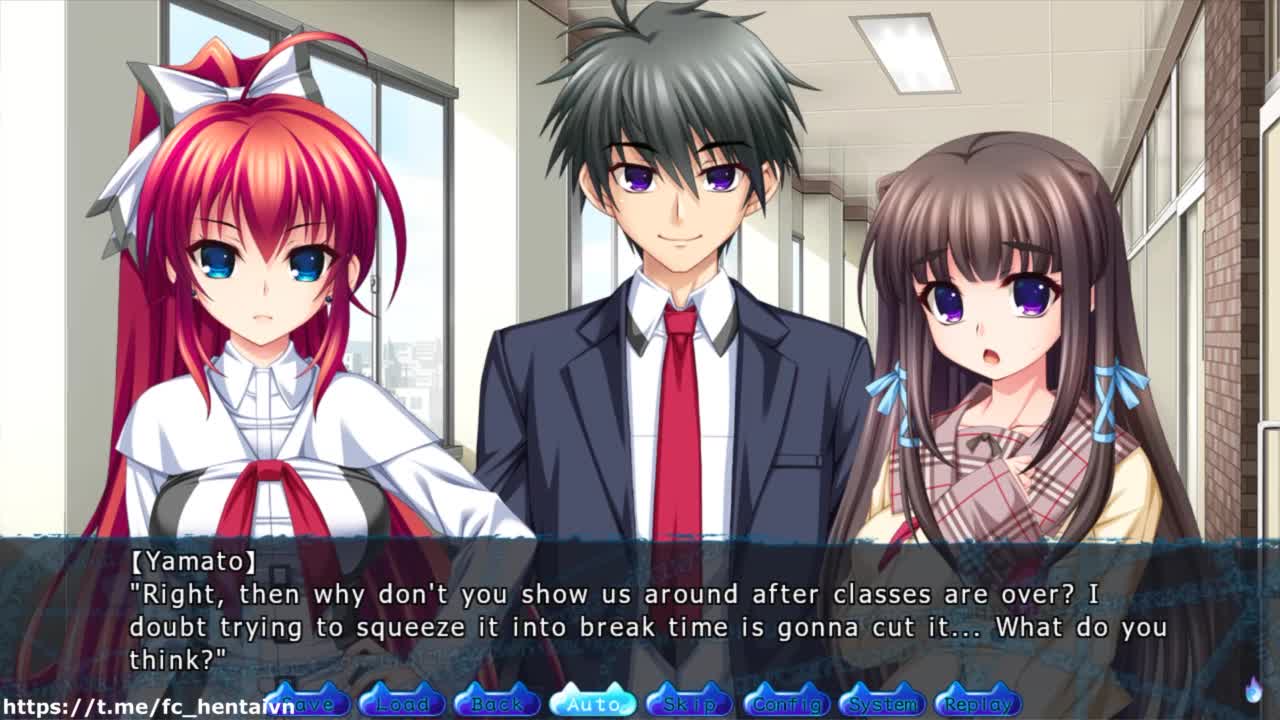Go back with the Back button
This screenshot has width=1280, height=720.
click(x=497, y=703)
